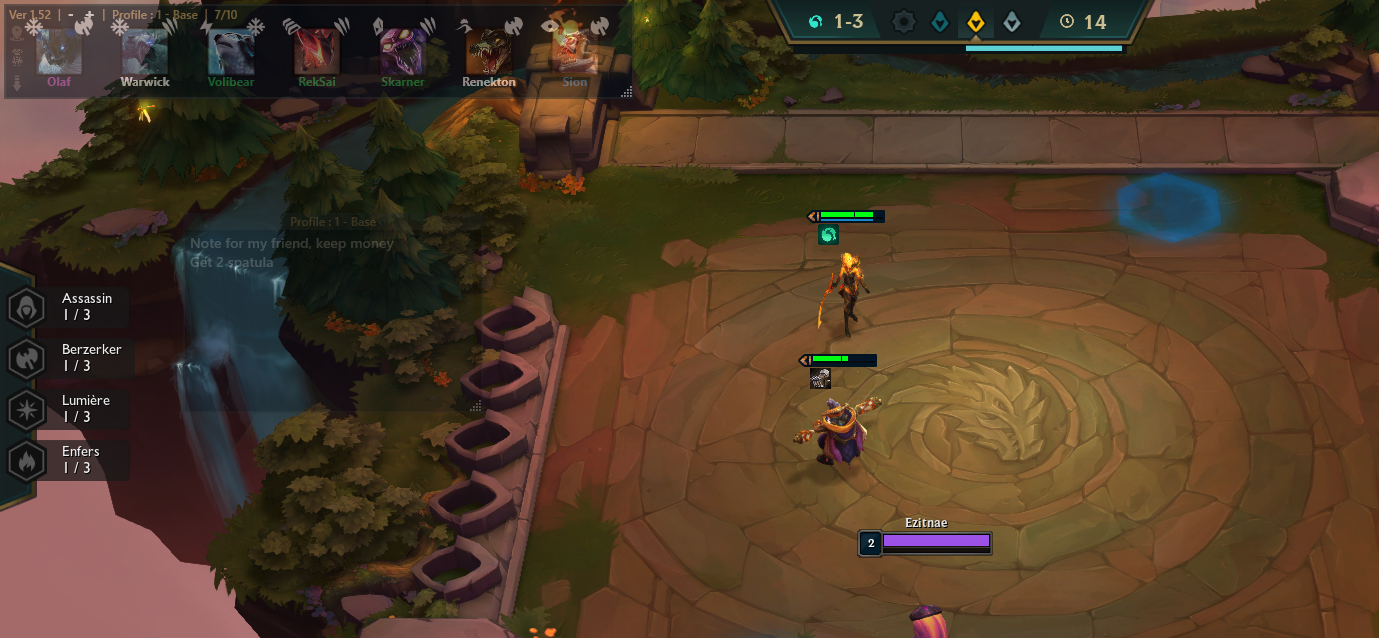Viewport: 1379px width, 638px height.
Task: Choose Volibear in the overlay
Action: tap(231, 53)
